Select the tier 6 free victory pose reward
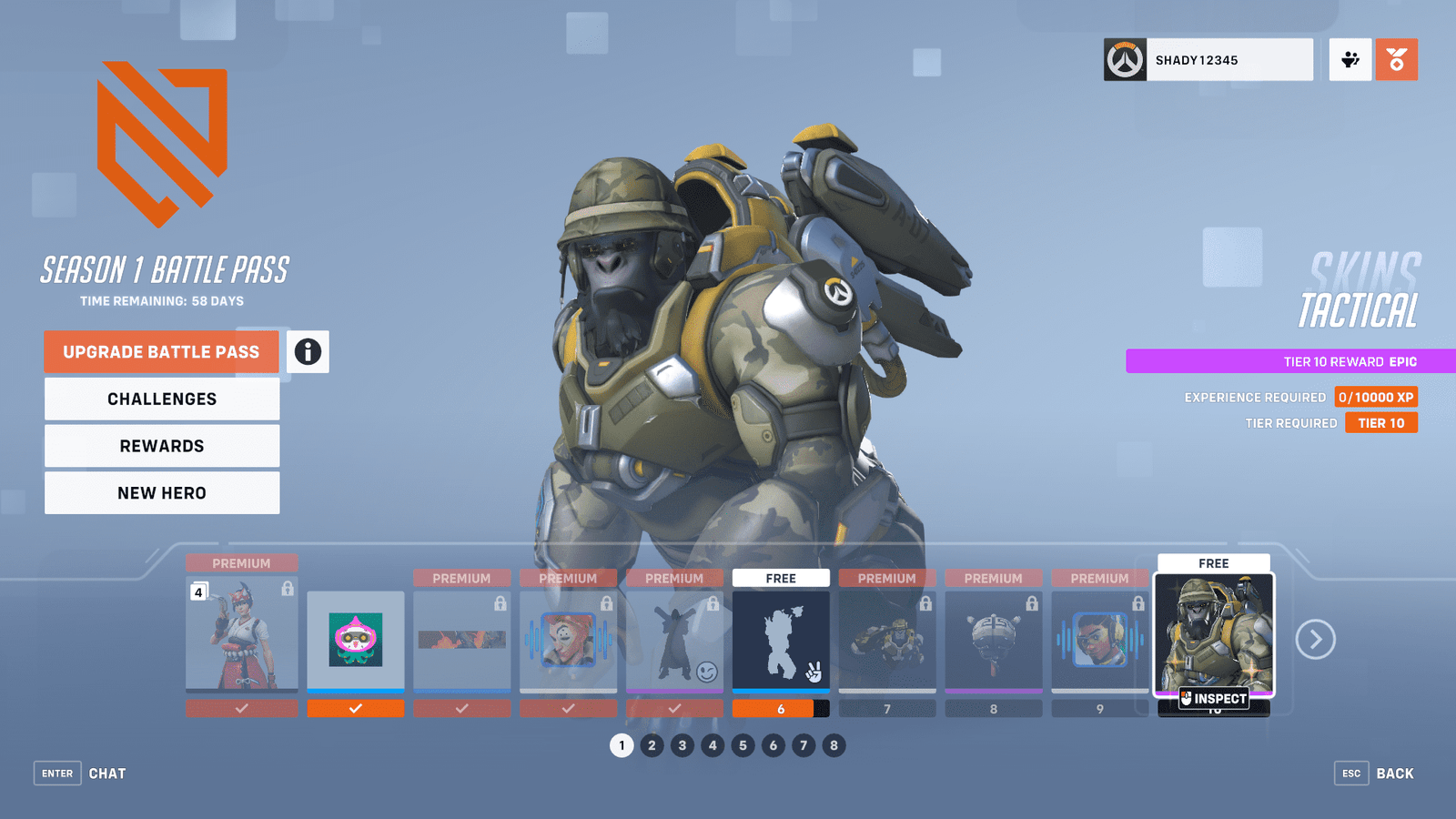 click(781, 640)
